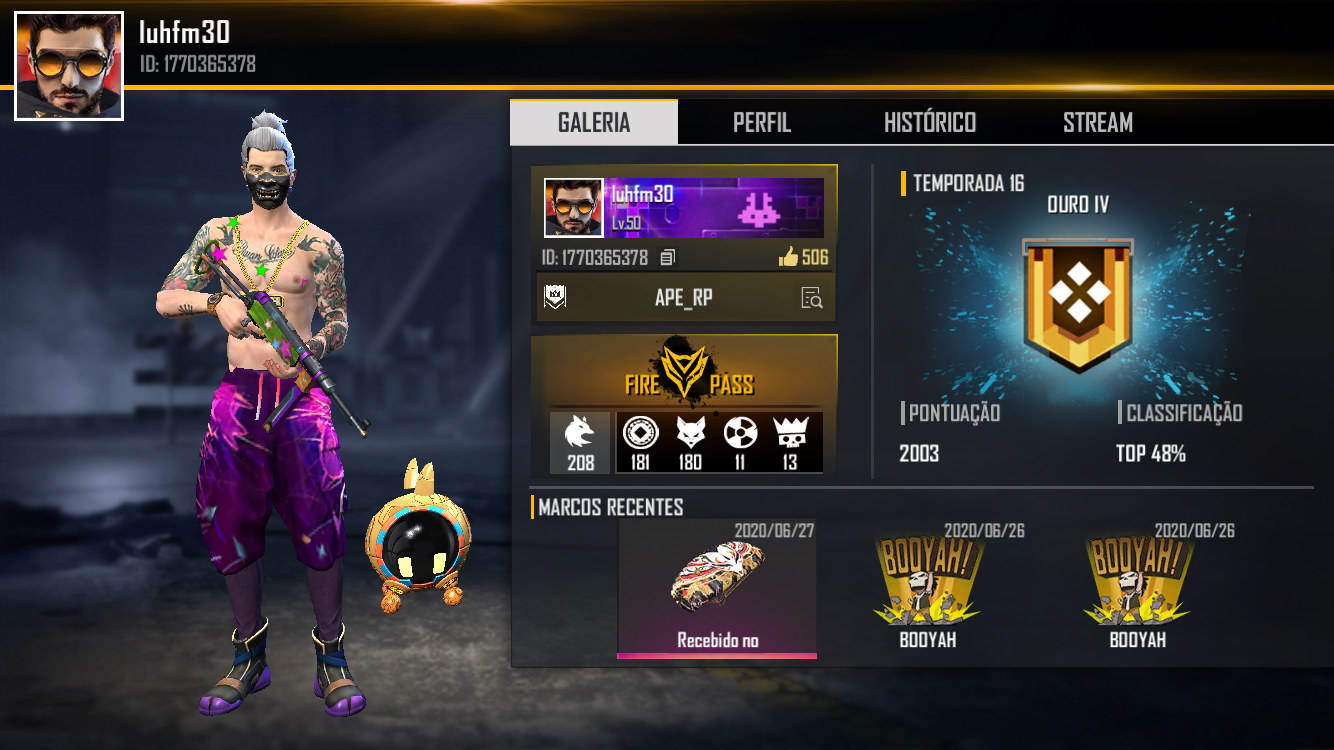Open guild details via magnifier document icon
1334x750 pixels.
click(813, 297)
